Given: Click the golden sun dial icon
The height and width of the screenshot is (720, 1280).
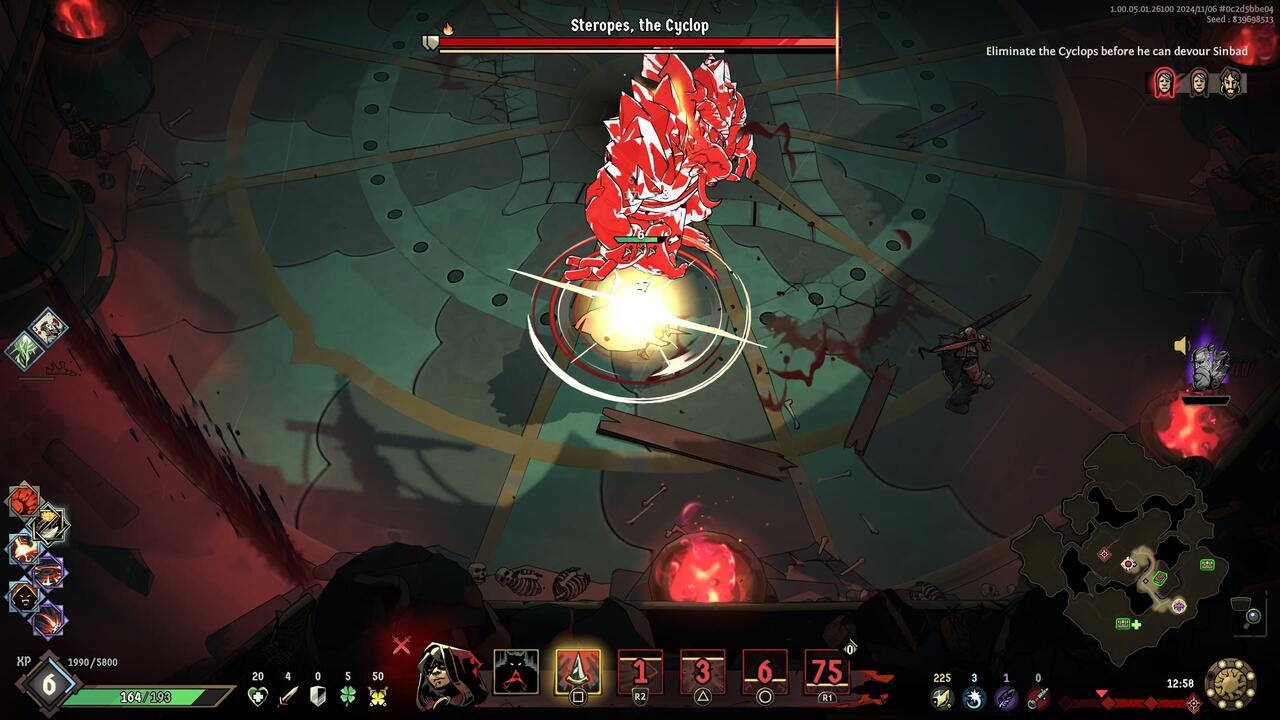Looking at the screenshot, I should (1230, 684).
